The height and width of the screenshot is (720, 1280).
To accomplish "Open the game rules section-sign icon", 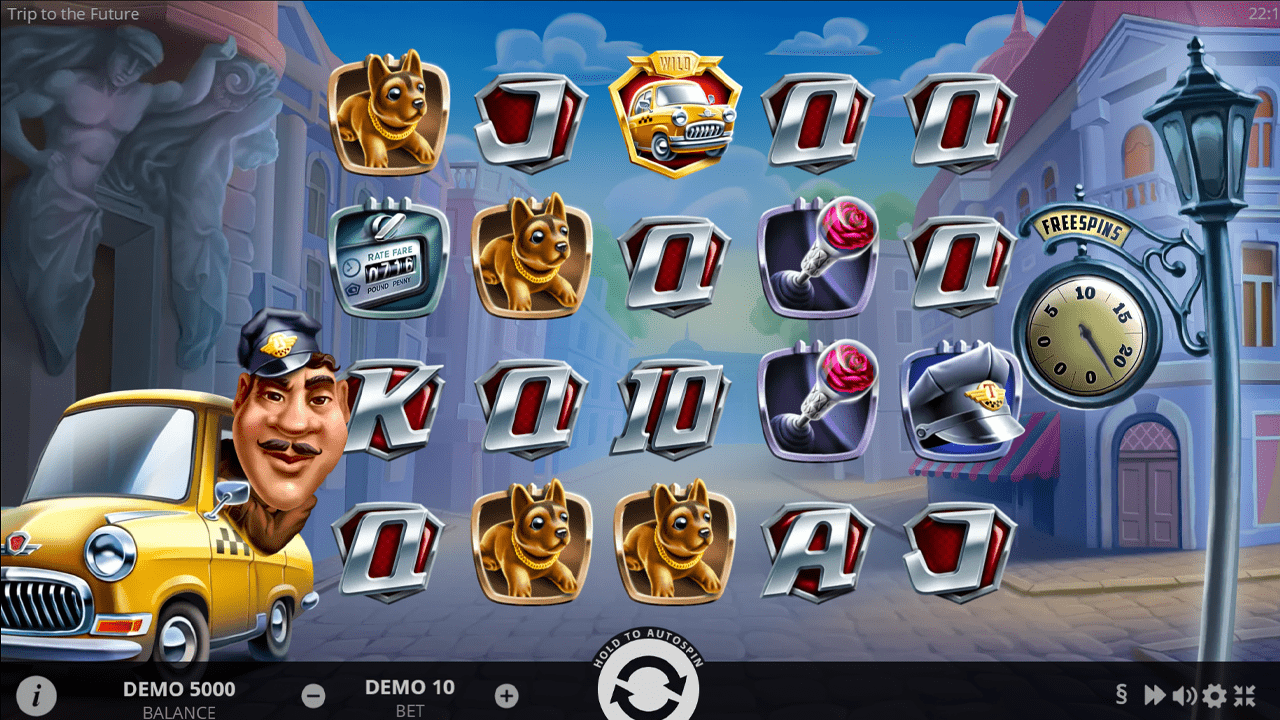I will click(x=1121, y=695).
